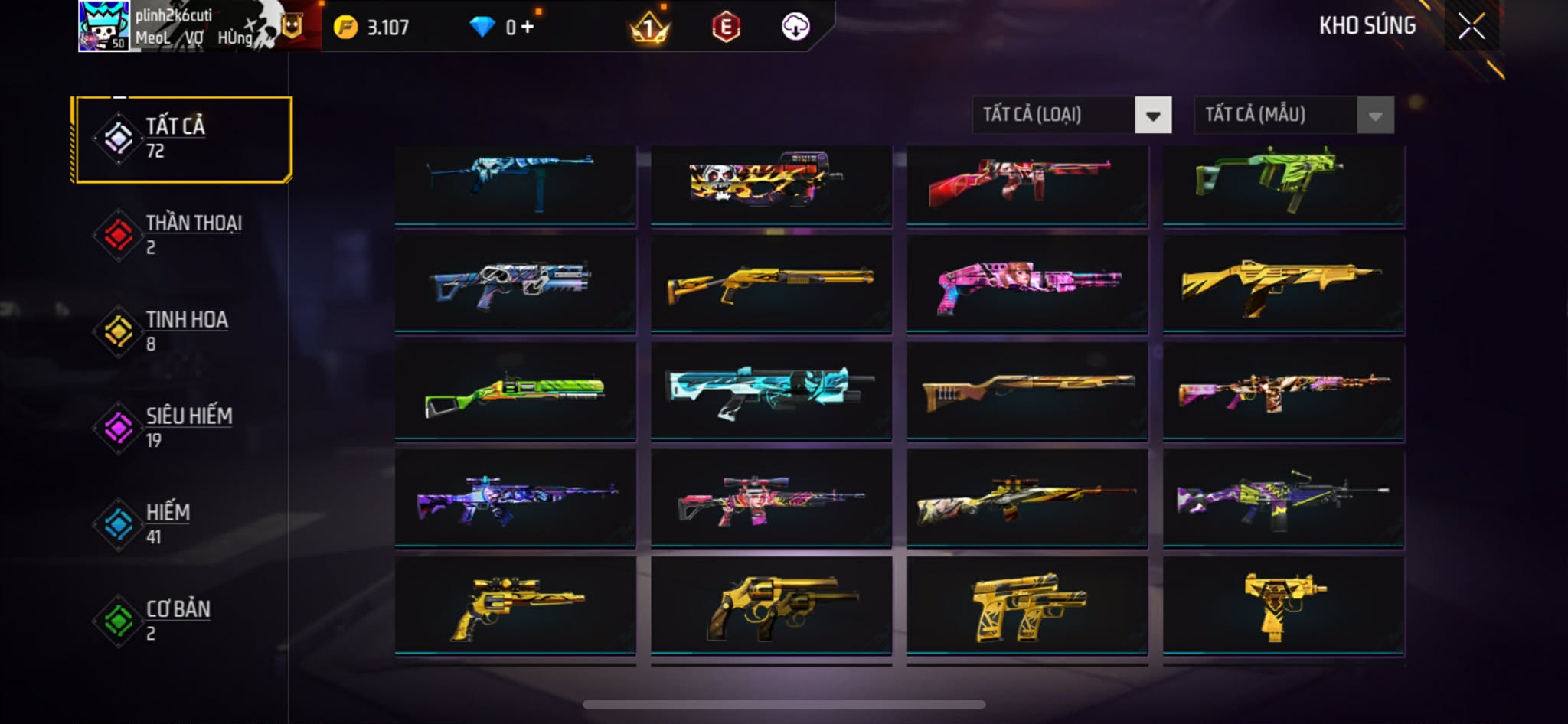Pick the cyan and white shotgun skin
Screen dimensions: 1568x724
[x=771, y=391]
